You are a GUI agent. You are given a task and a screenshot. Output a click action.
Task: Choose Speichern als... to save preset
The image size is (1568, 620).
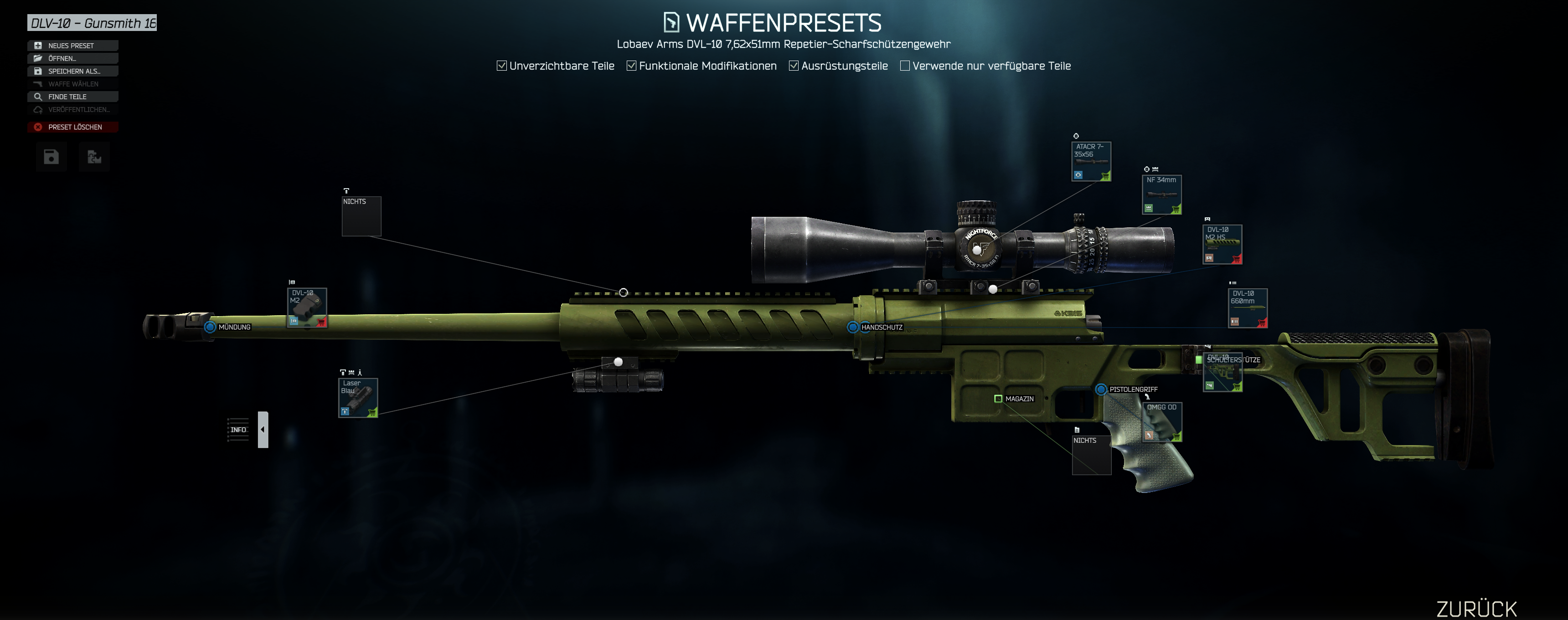[72, 71]
